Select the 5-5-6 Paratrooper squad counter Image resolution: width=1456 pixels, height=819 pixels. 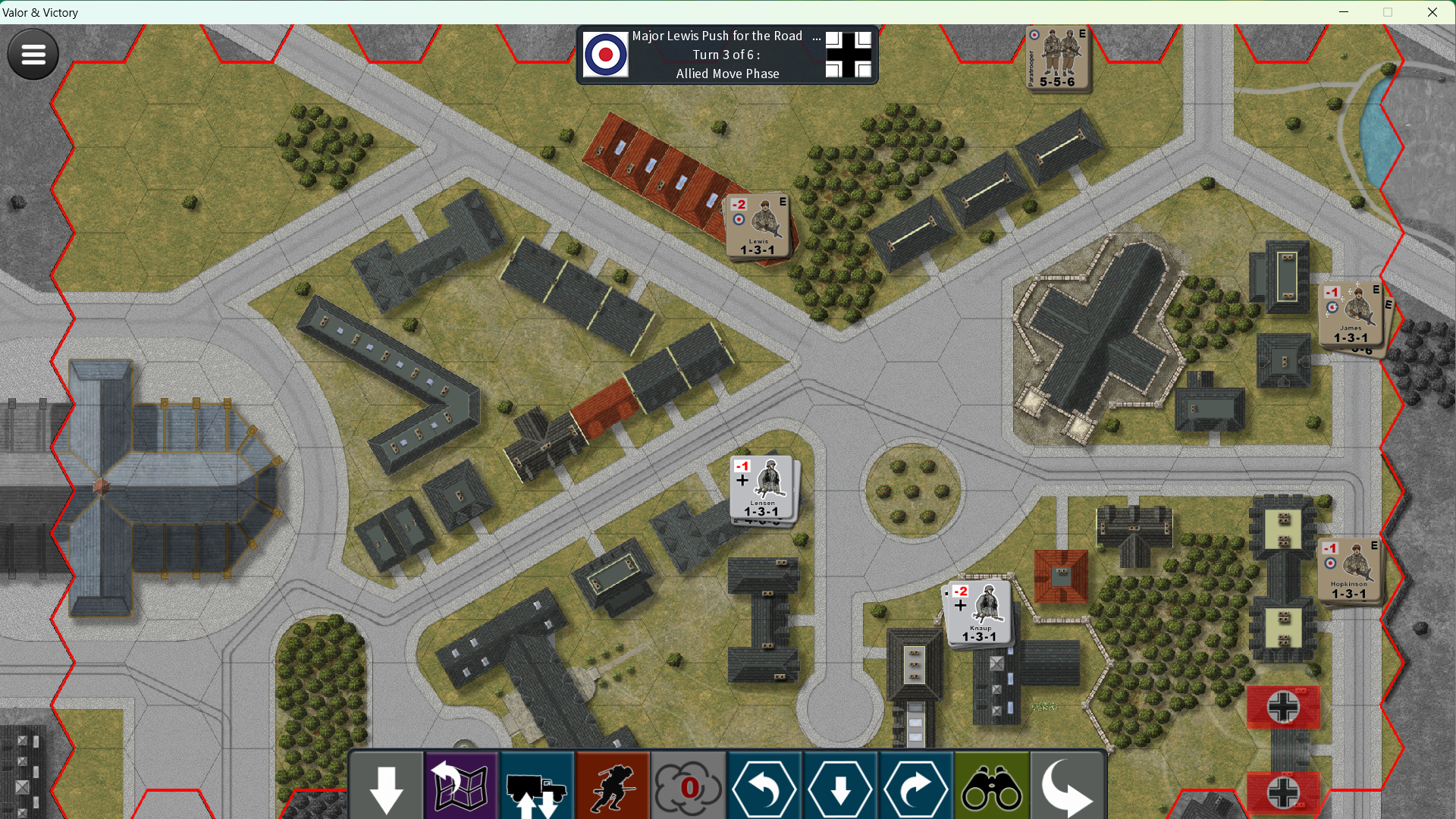point(1057,58)
